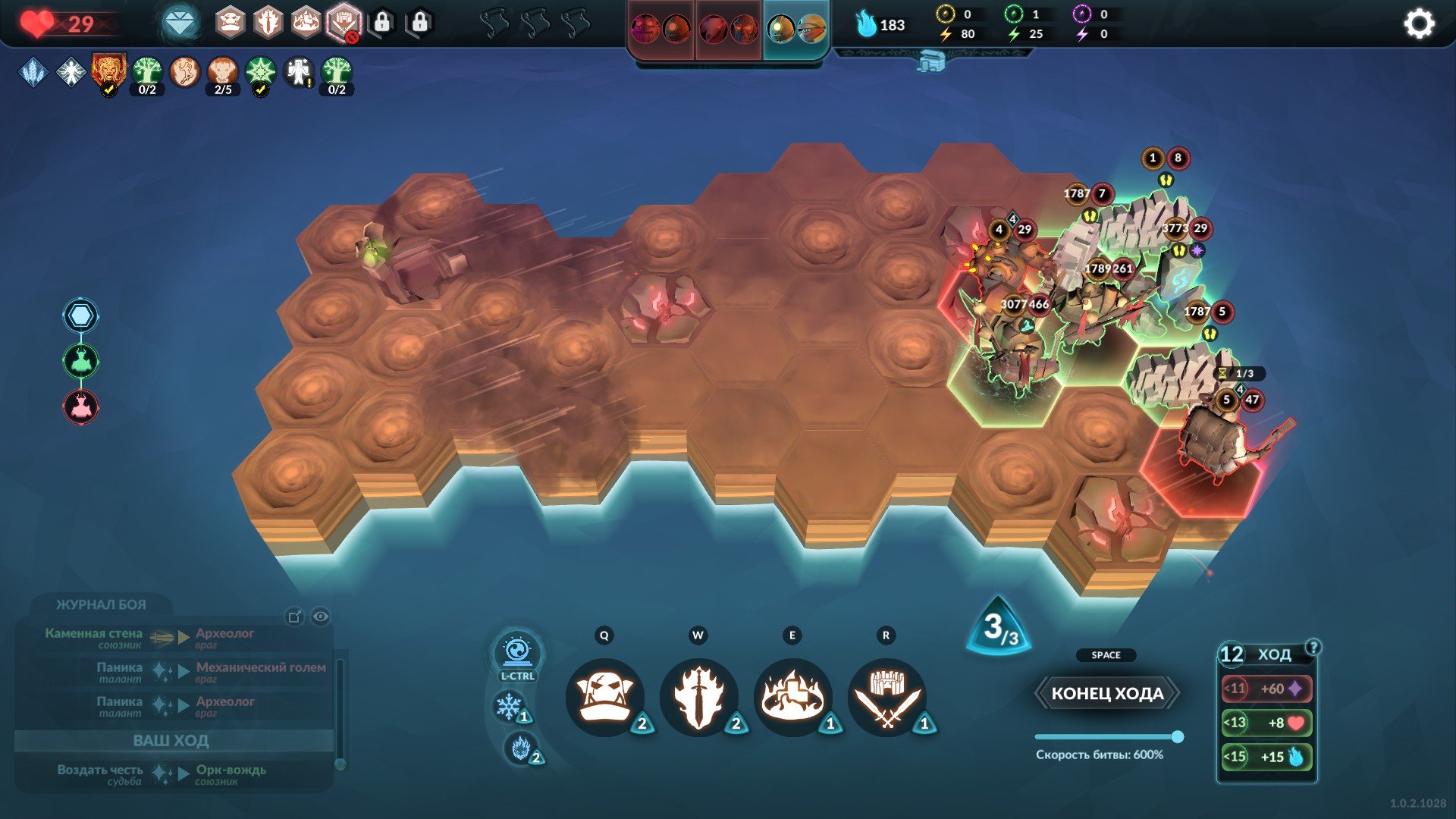Adjust the battle speed slider handle

tap(1177, 736)
